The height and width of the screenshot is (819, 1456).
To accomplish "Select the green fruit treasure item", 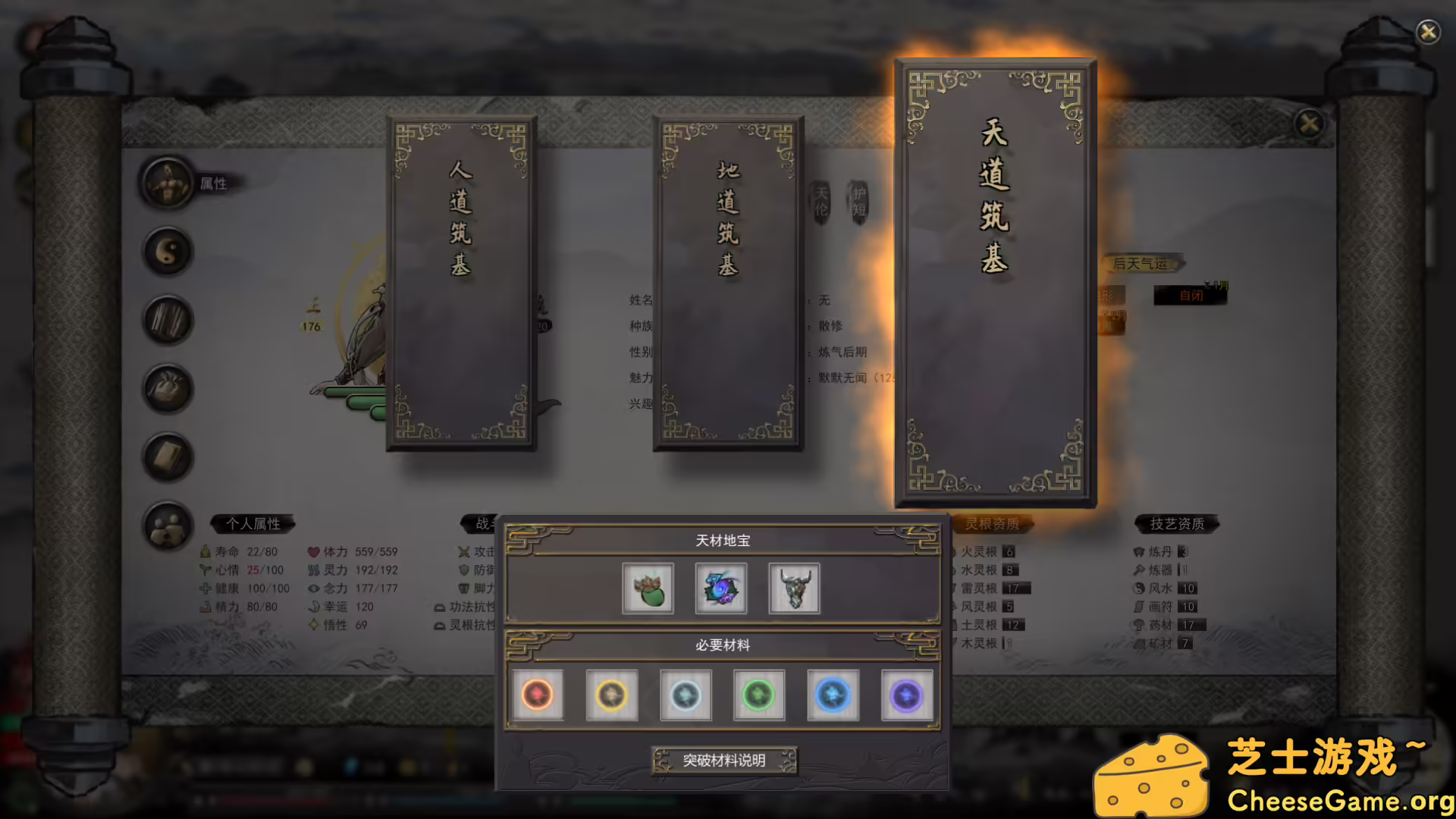I will (648, 588).
